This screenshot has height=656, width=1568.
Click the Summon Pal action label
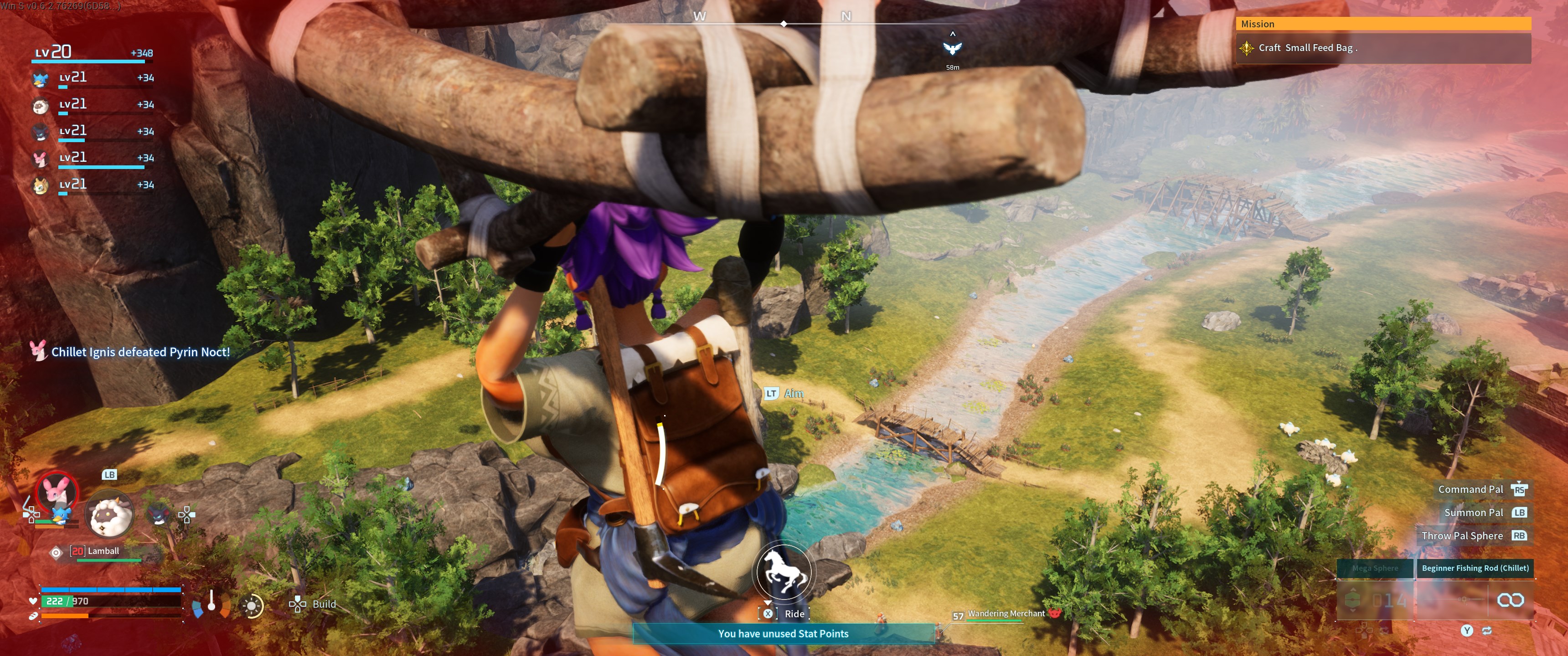[x=1473, y=512]
